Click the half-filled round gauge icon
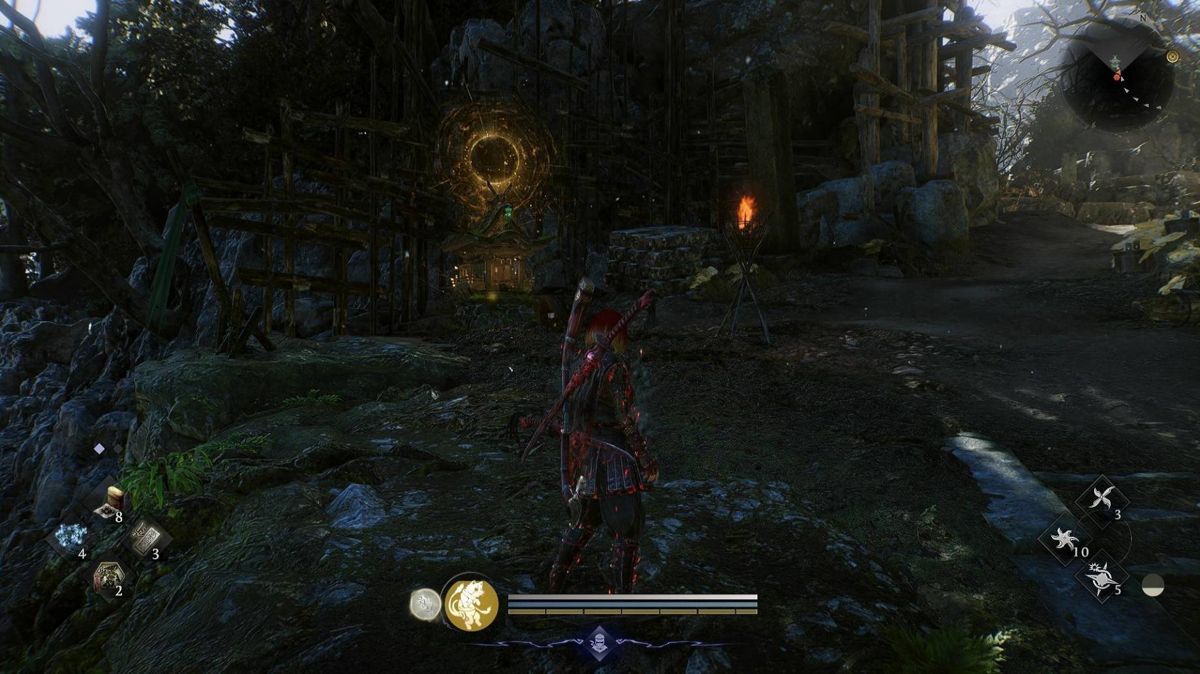Image resolution: width=1200 pixels, height=674 pixels. 1153,587
